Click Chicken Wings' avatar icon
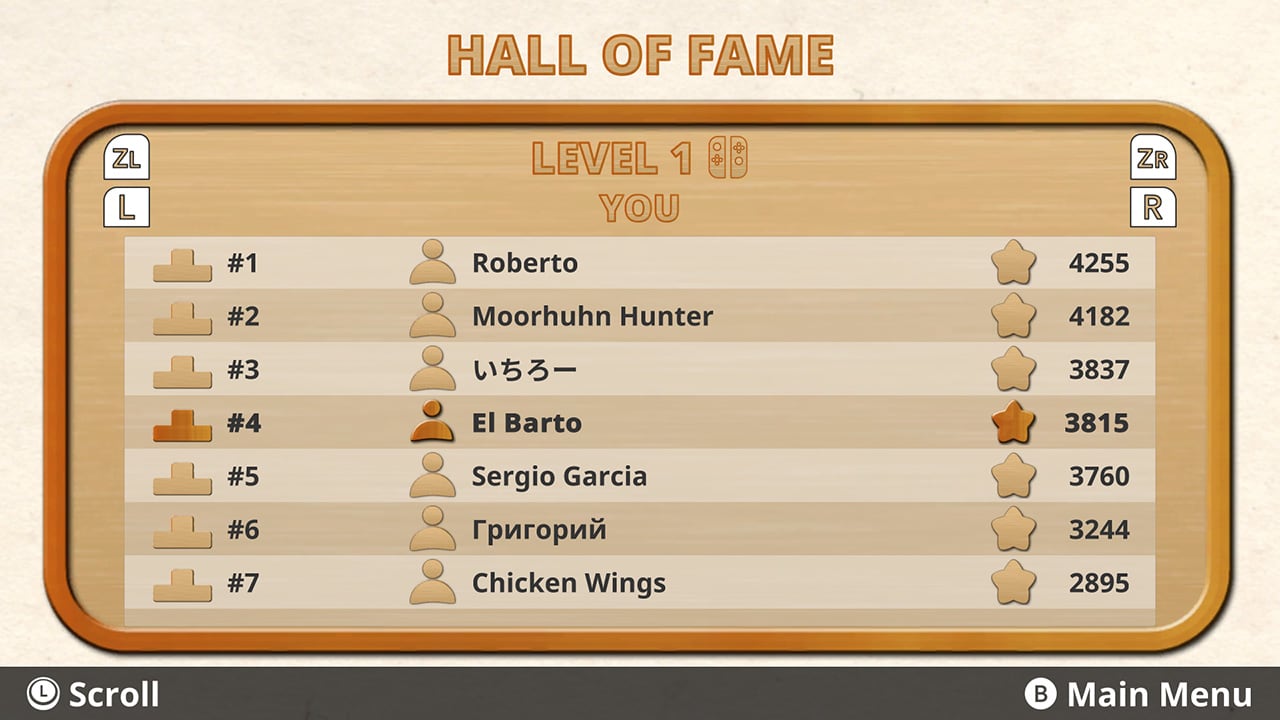 coord(431,583)
